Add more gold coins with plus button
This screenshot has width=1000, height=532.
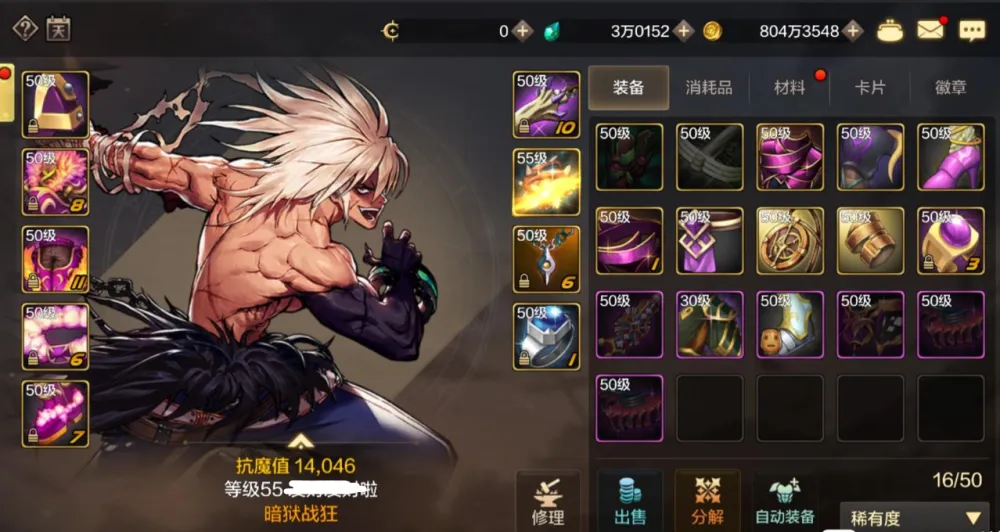pyautogui.click(x=852, y=31)
